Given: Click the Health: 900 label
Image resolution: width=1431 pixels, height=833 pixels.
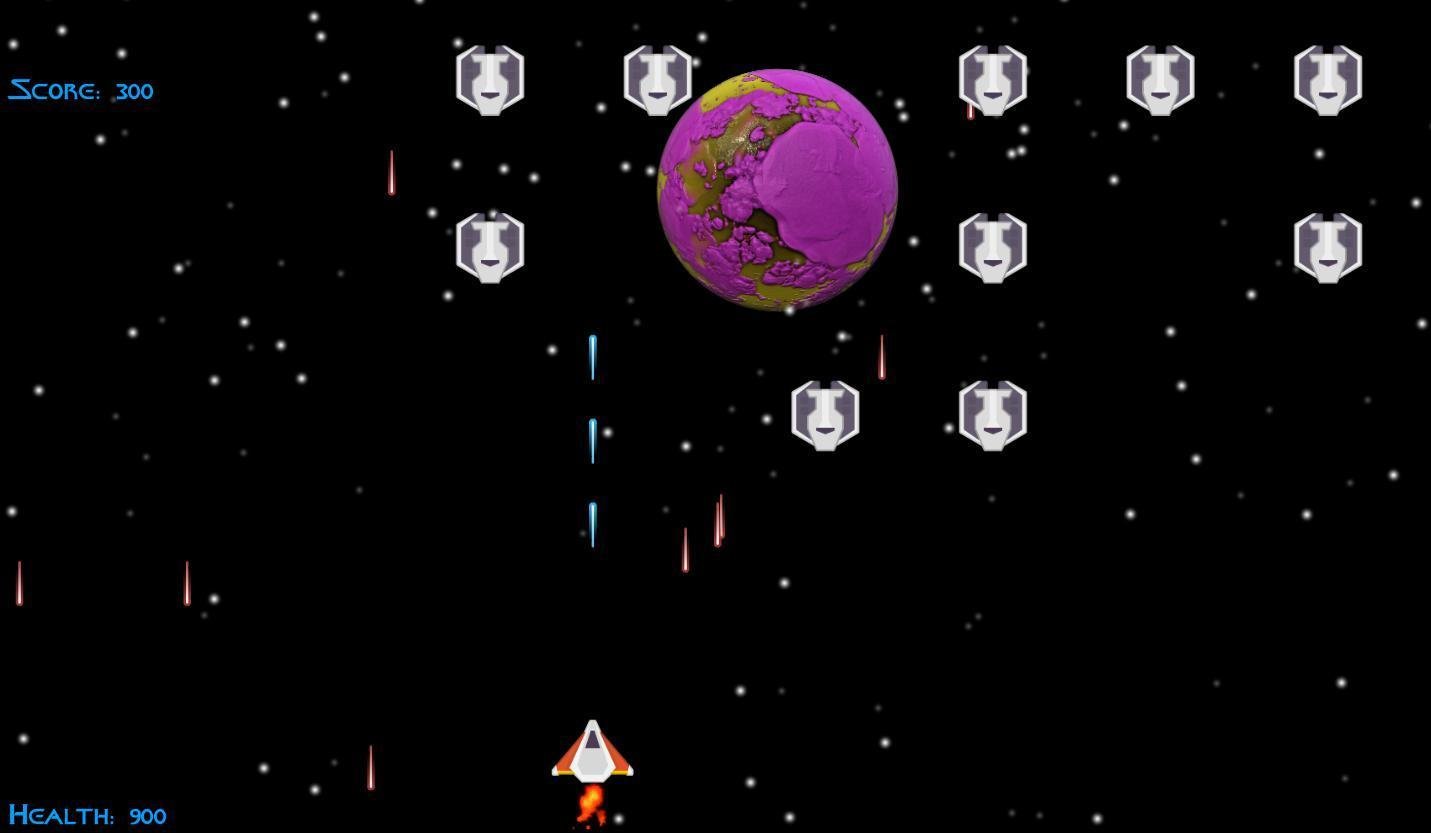Looking at the screenshot, I should 88,816.
